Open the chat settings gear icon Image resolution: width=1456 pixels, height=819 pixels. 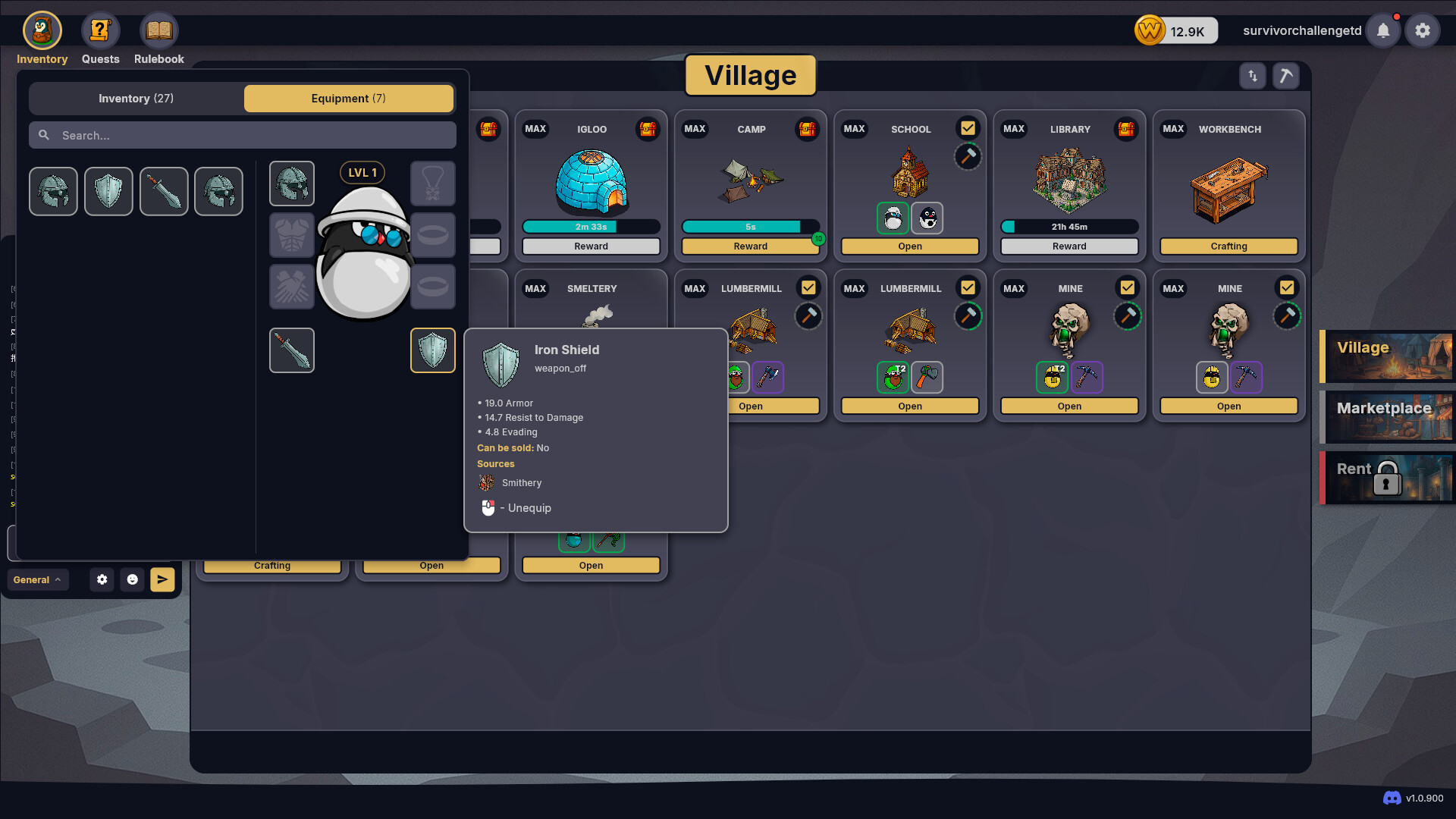(102, 579)
